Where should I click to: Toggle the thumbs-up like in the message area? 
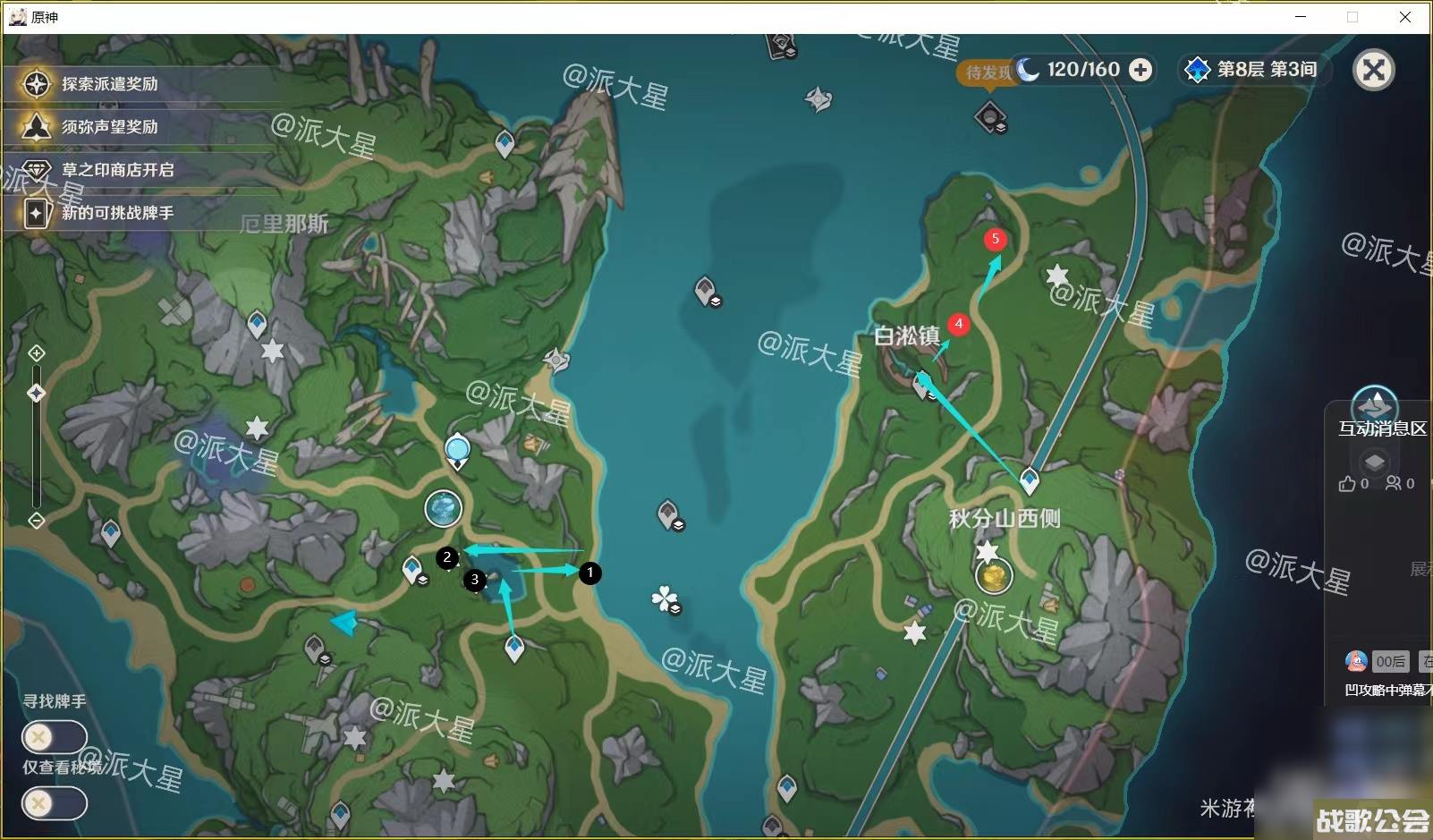pyautogui.click(x=1347, y=483)
